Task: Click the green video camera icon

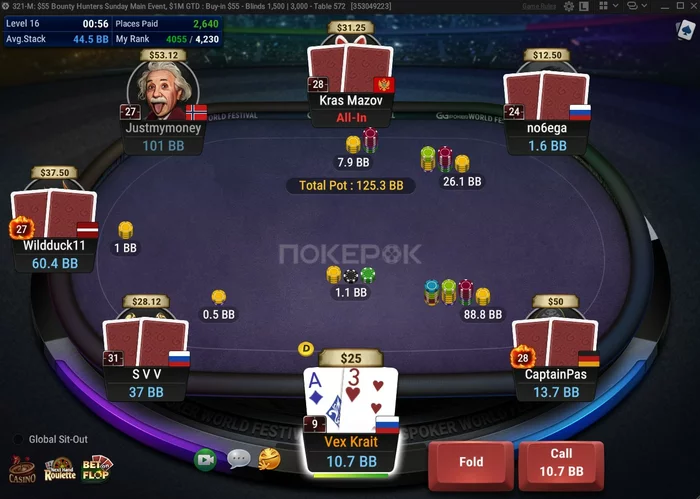Action: point(206,459)
